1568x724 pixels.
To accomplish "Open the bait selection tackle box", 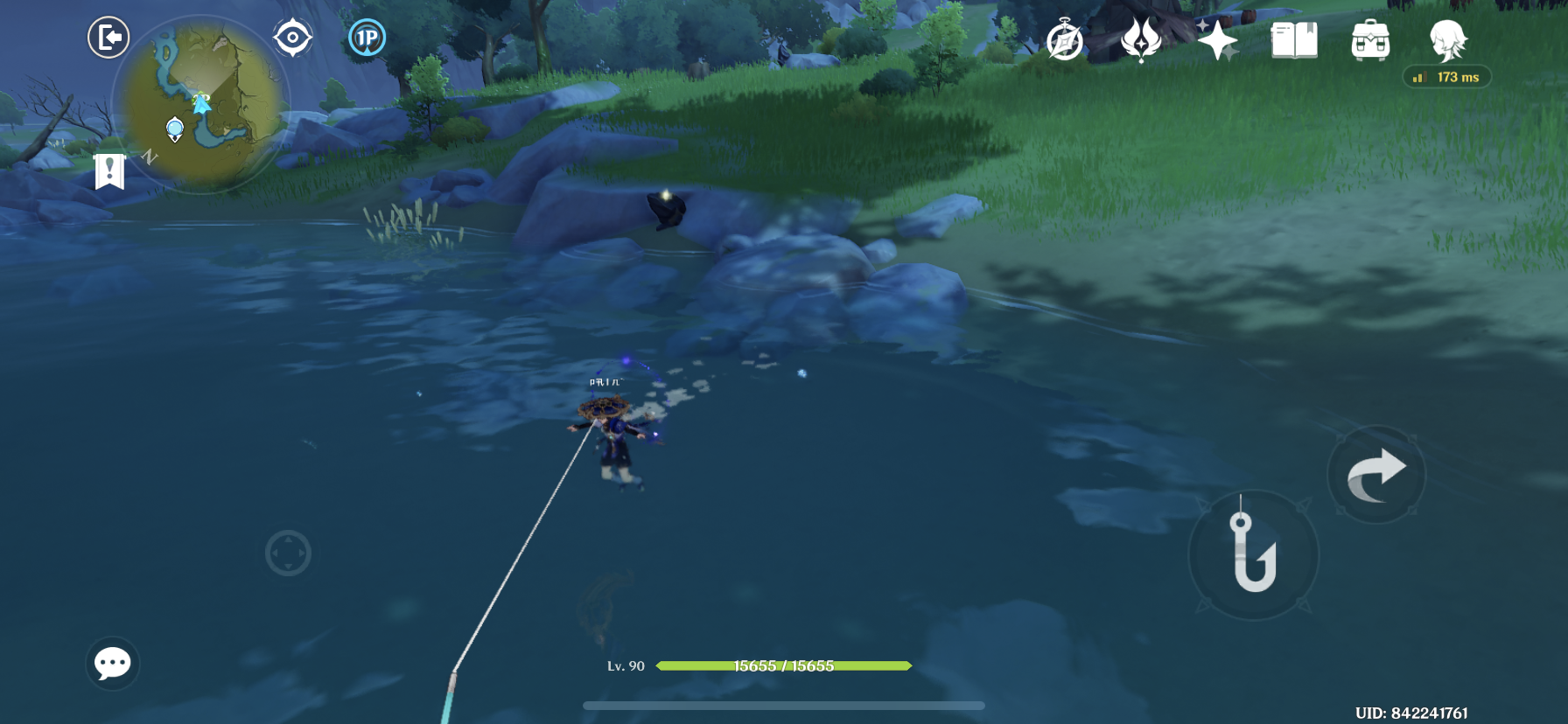I will pos(1369,38).
